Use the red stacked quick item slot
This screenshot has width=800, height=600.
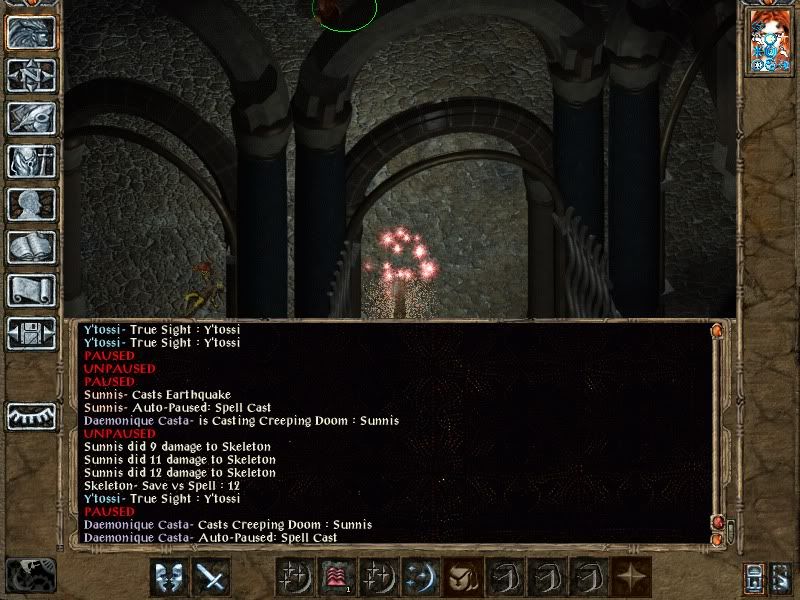[x=337, y=577]
